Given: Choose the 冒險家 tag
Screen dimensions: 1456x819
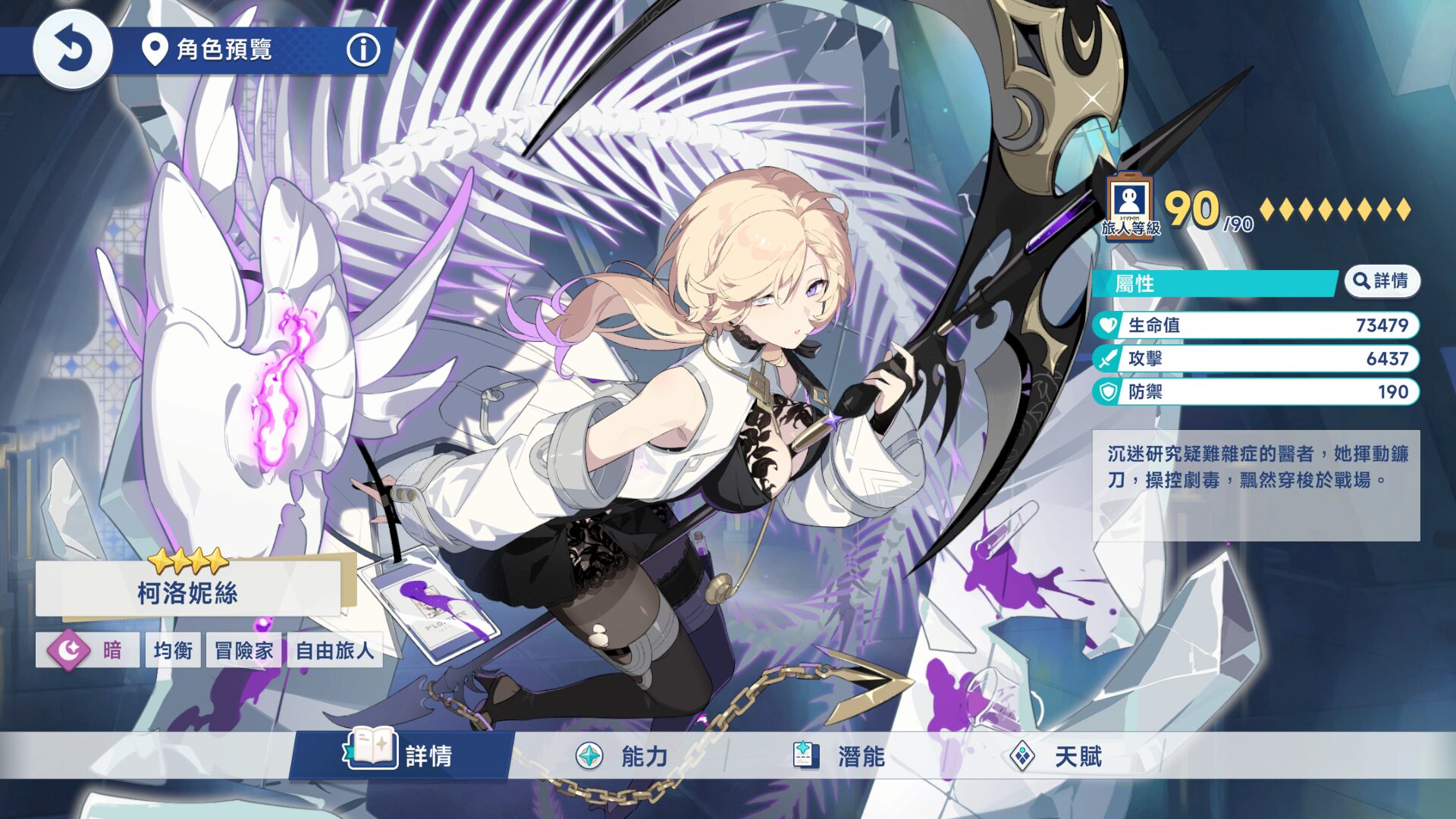Looking at the screenshot, I should (x=243, y=650).
